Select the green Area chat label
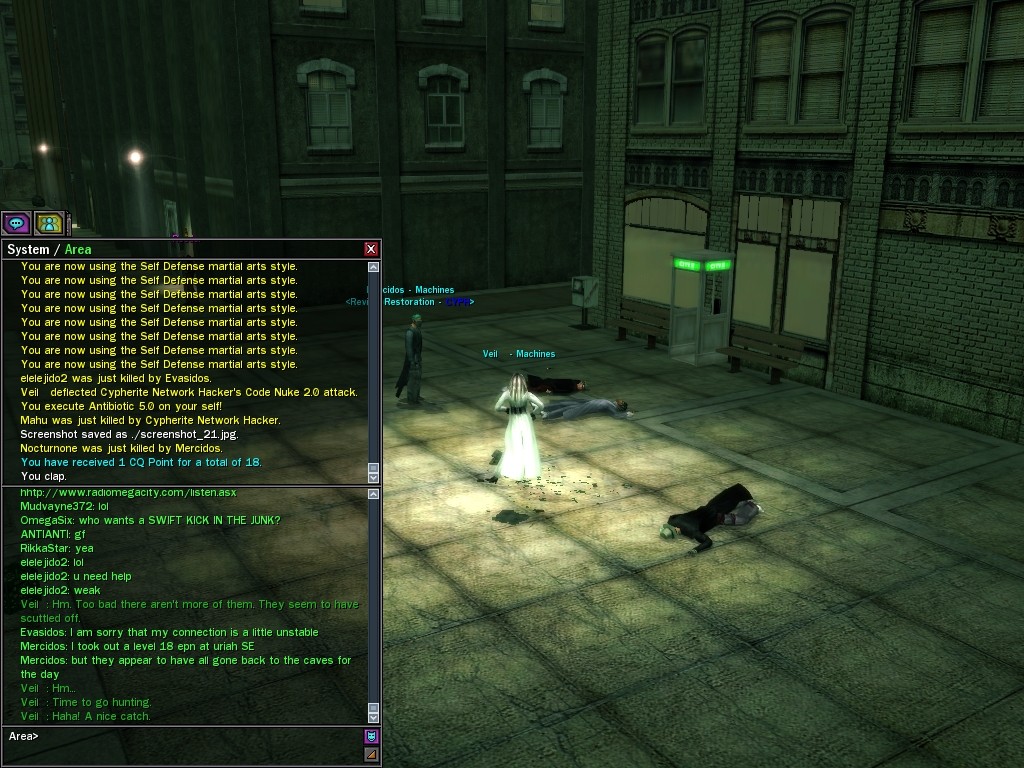Image resolution: width=1024 pixels, height=768 pixels. click(x=78, y=250)
